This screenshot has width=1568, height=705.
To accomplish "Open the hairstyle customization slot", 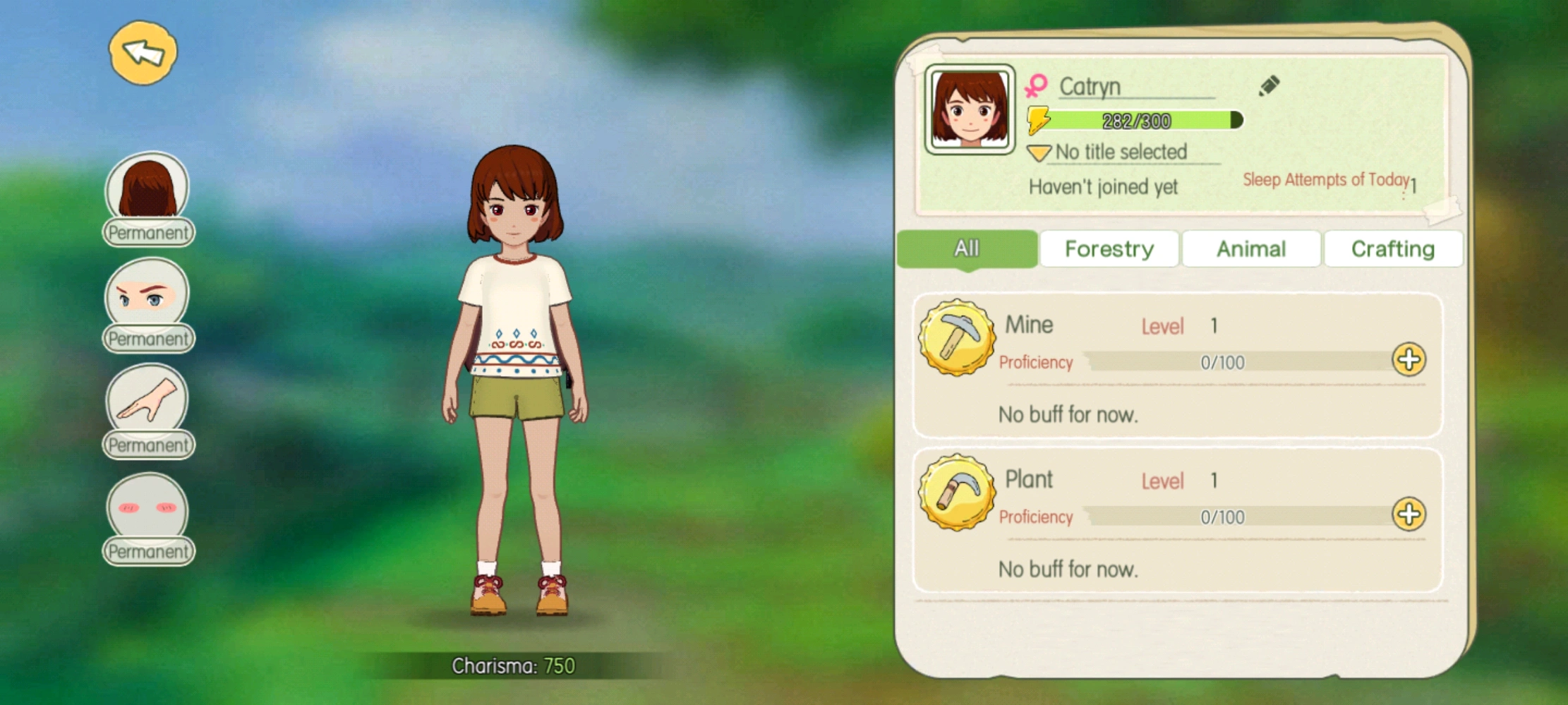I will click(147, 188).
